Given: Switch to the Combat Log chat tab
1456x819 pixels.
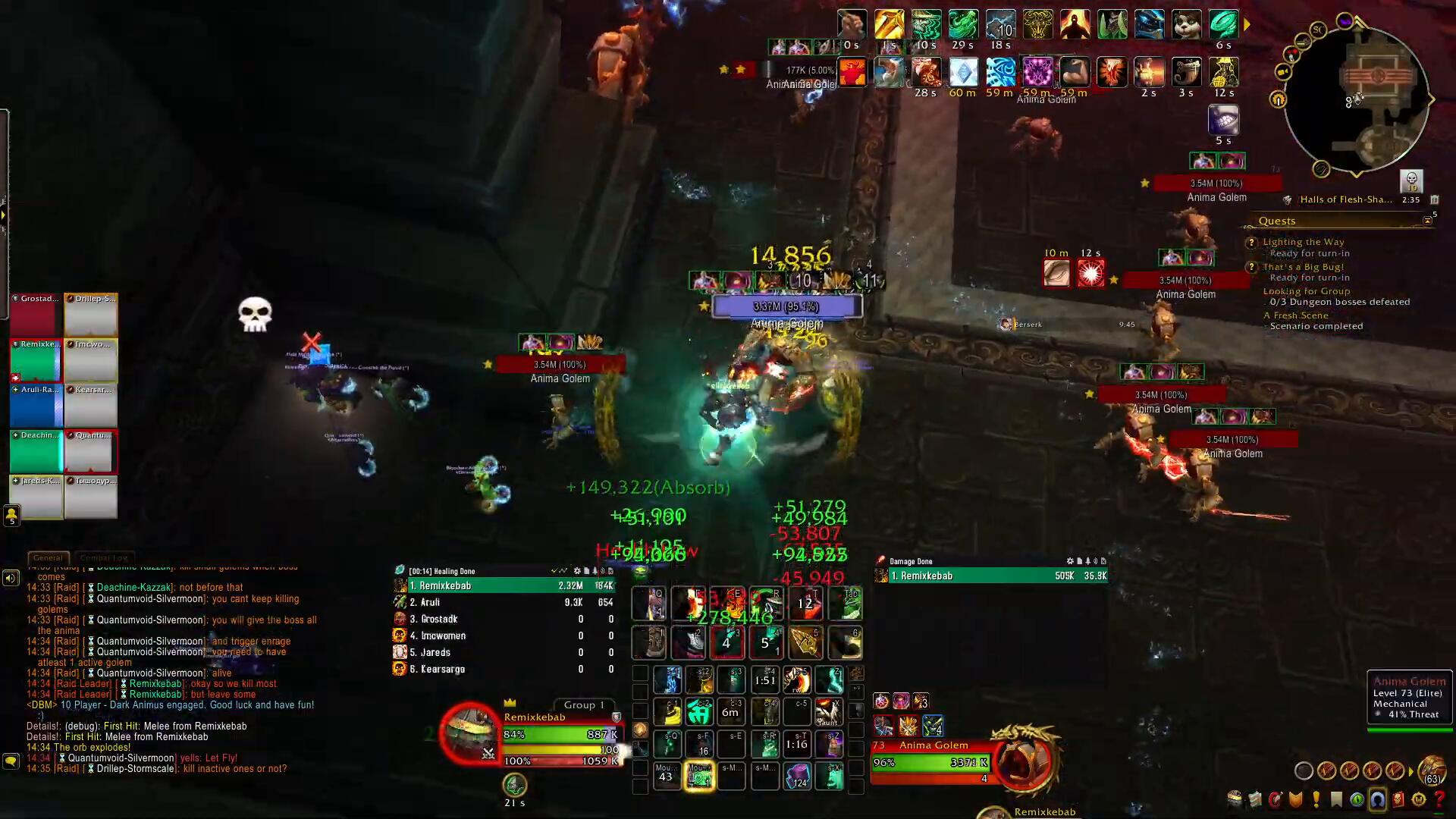Looking at the screenshot, I should tap(103, 557).
